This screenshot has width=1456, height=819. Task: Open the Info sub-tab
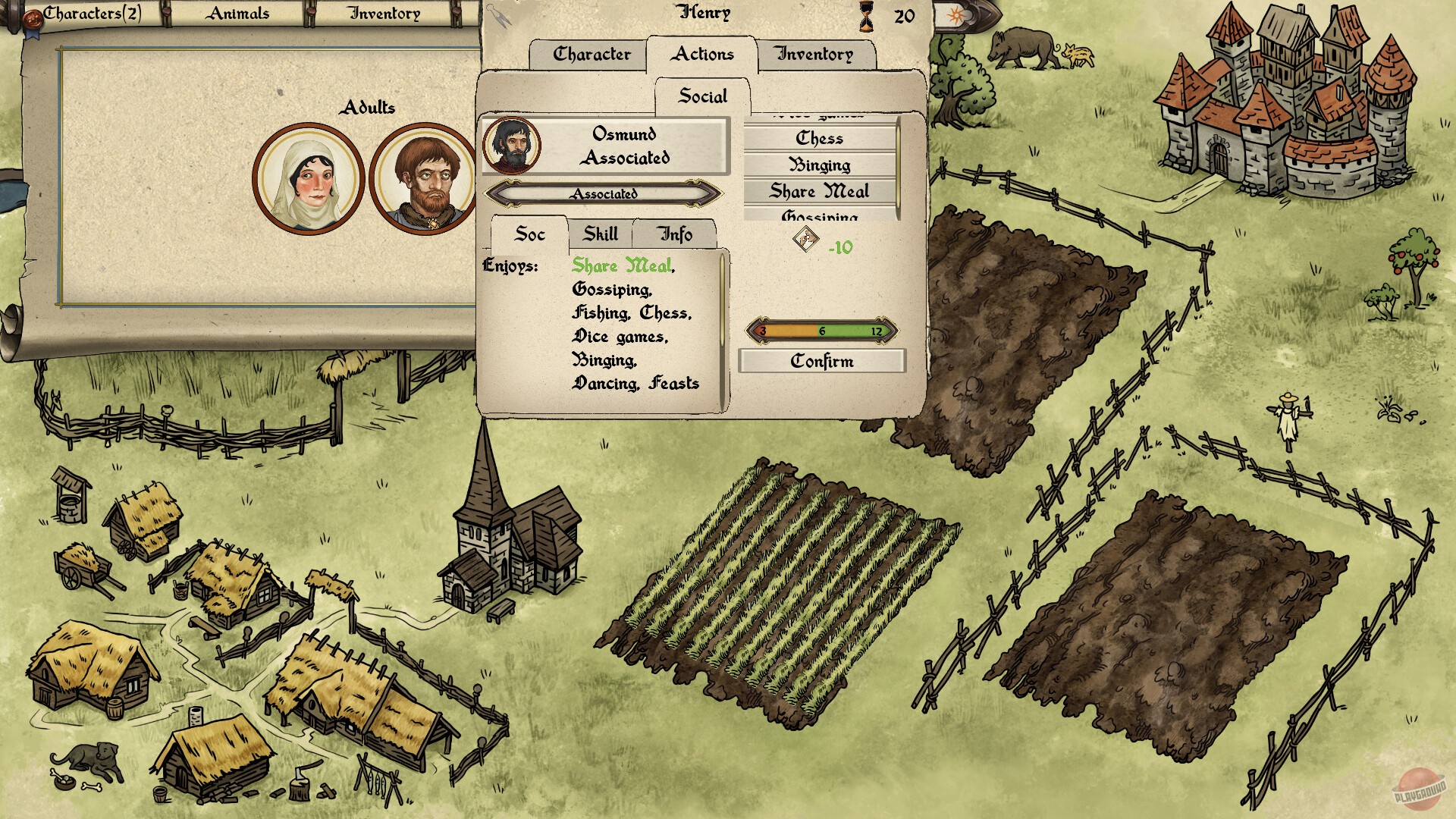click(x=675, y=234)
